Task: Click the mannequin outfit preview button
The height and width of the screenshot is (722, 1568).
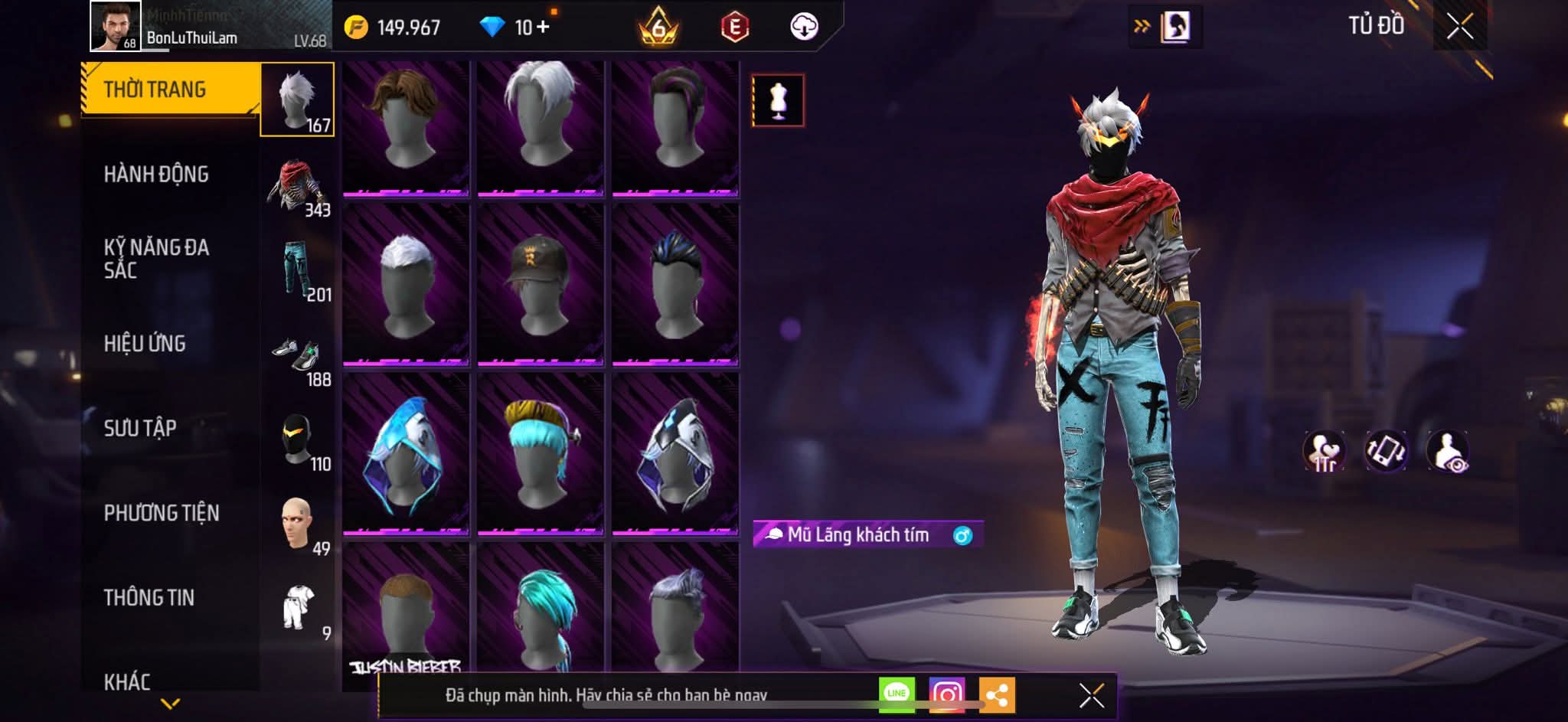Action: (778, 100)
